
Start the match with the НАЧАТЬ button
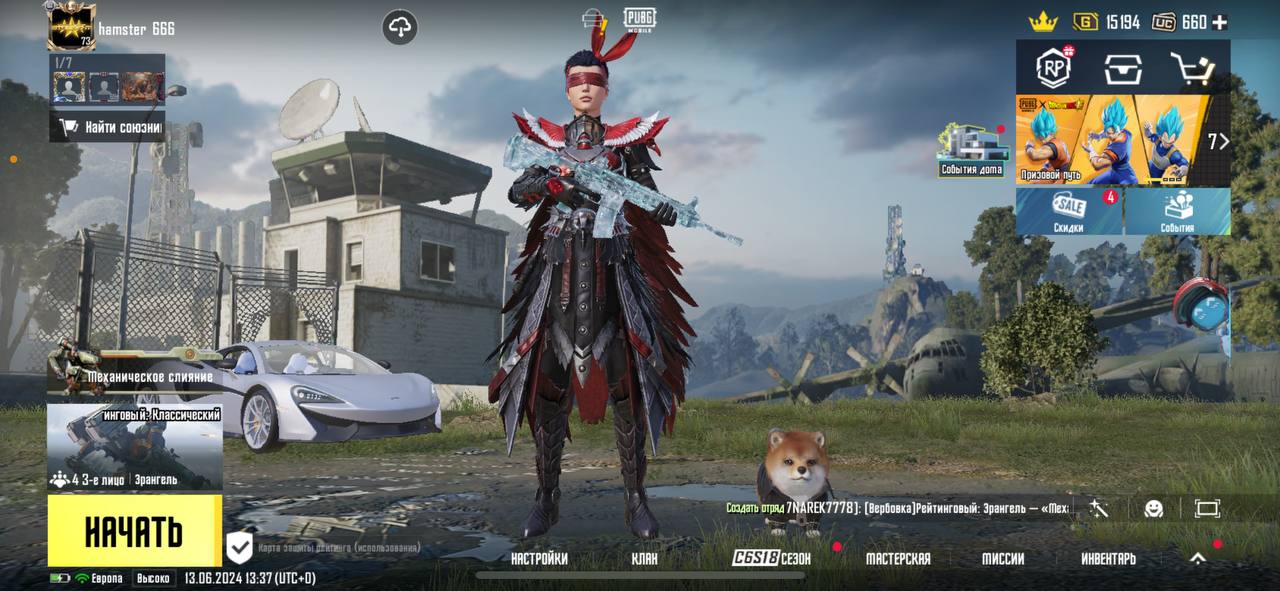click(134, 531)
